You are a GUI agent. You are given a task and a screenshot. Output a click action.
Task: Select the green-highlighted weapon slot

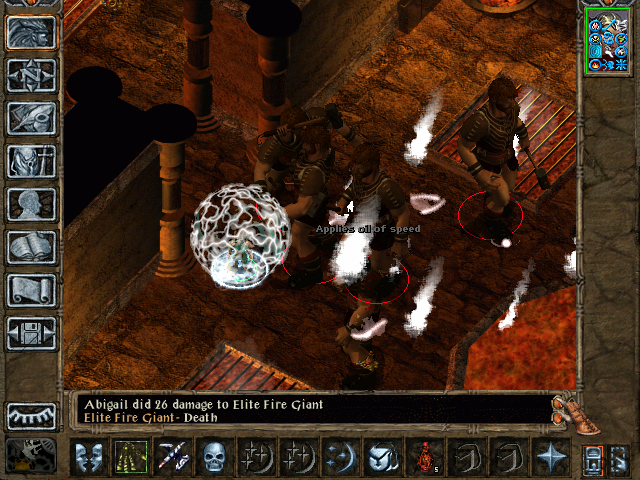pyautogui.click(x=131, y=456)
